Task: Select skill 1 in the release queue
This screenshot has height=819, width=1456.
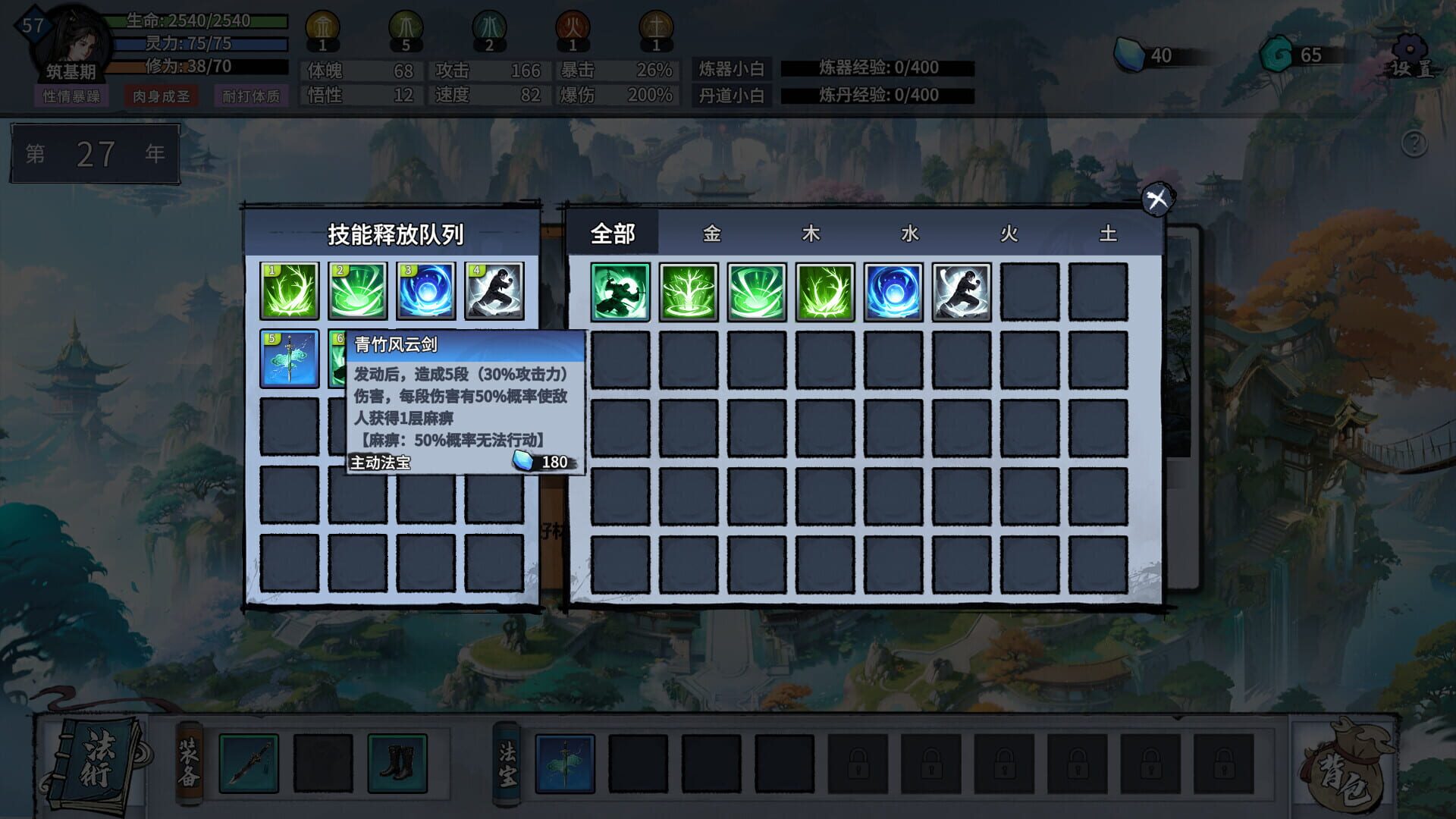Action: (x=289, y=289)
